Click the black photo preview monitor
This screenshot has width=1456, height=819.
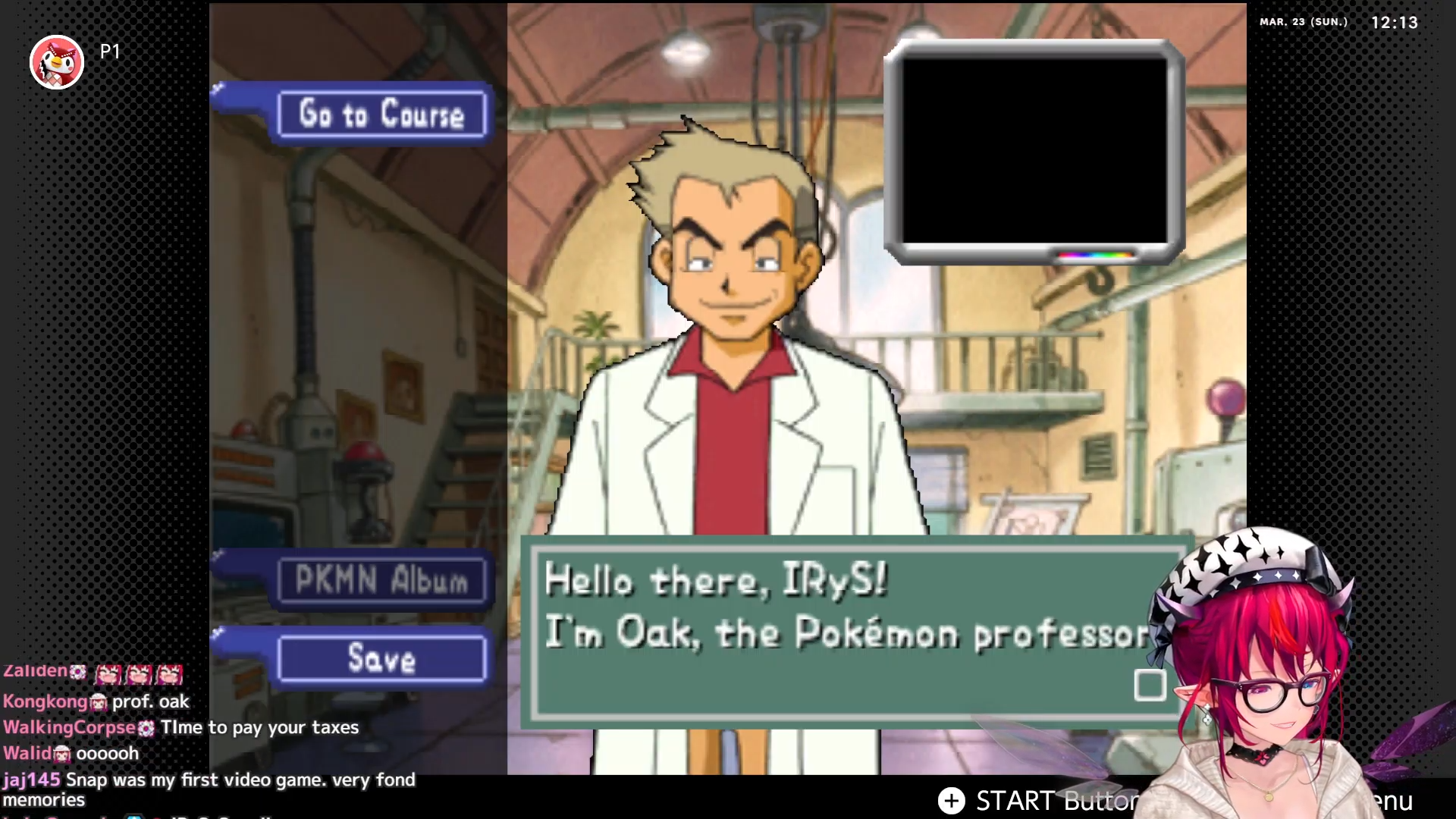(1034, 150)
